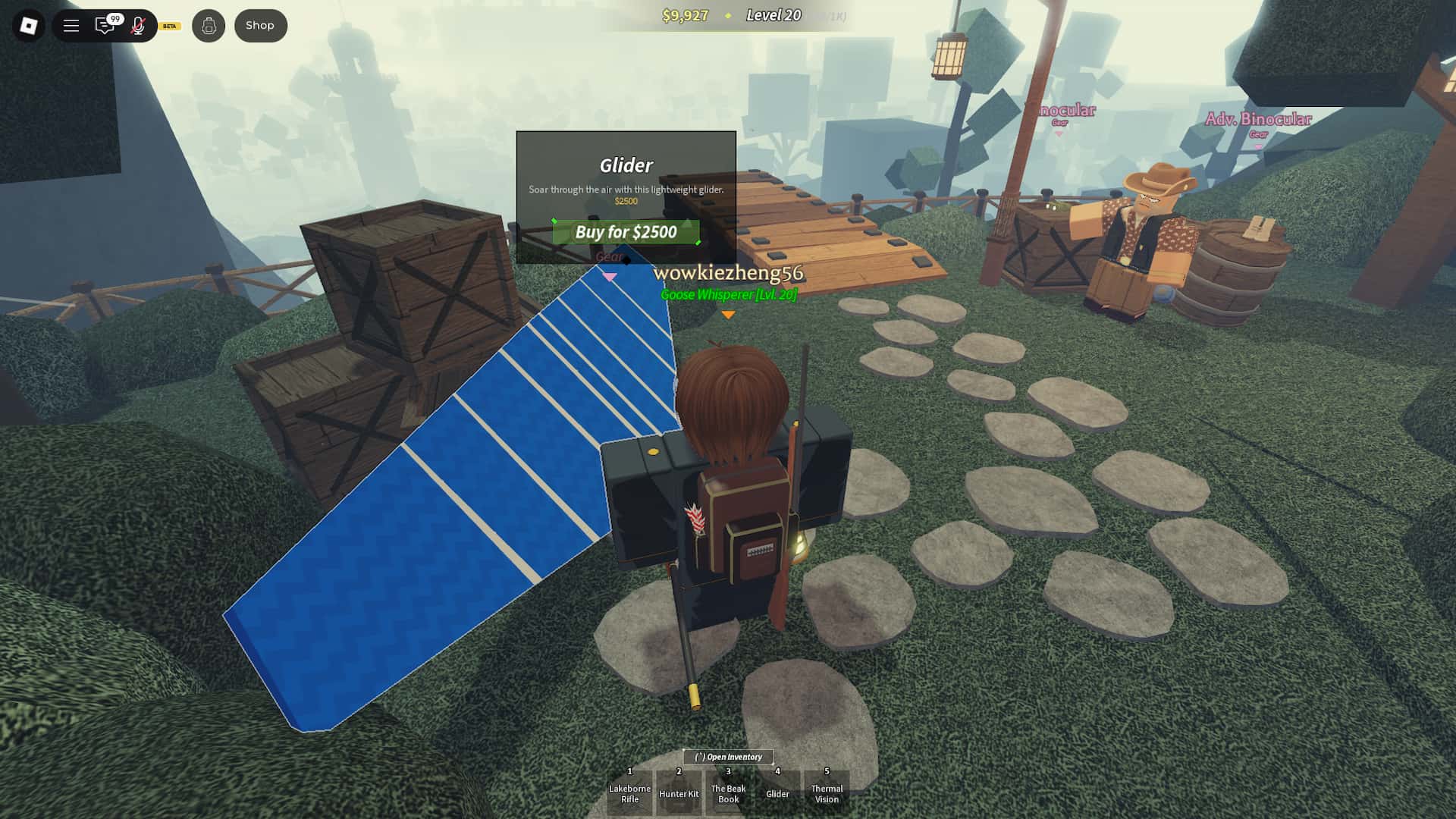Open the Roblox hamburger menu
This screenshot has width=1456, height=819.
click(x=71, y=24)
